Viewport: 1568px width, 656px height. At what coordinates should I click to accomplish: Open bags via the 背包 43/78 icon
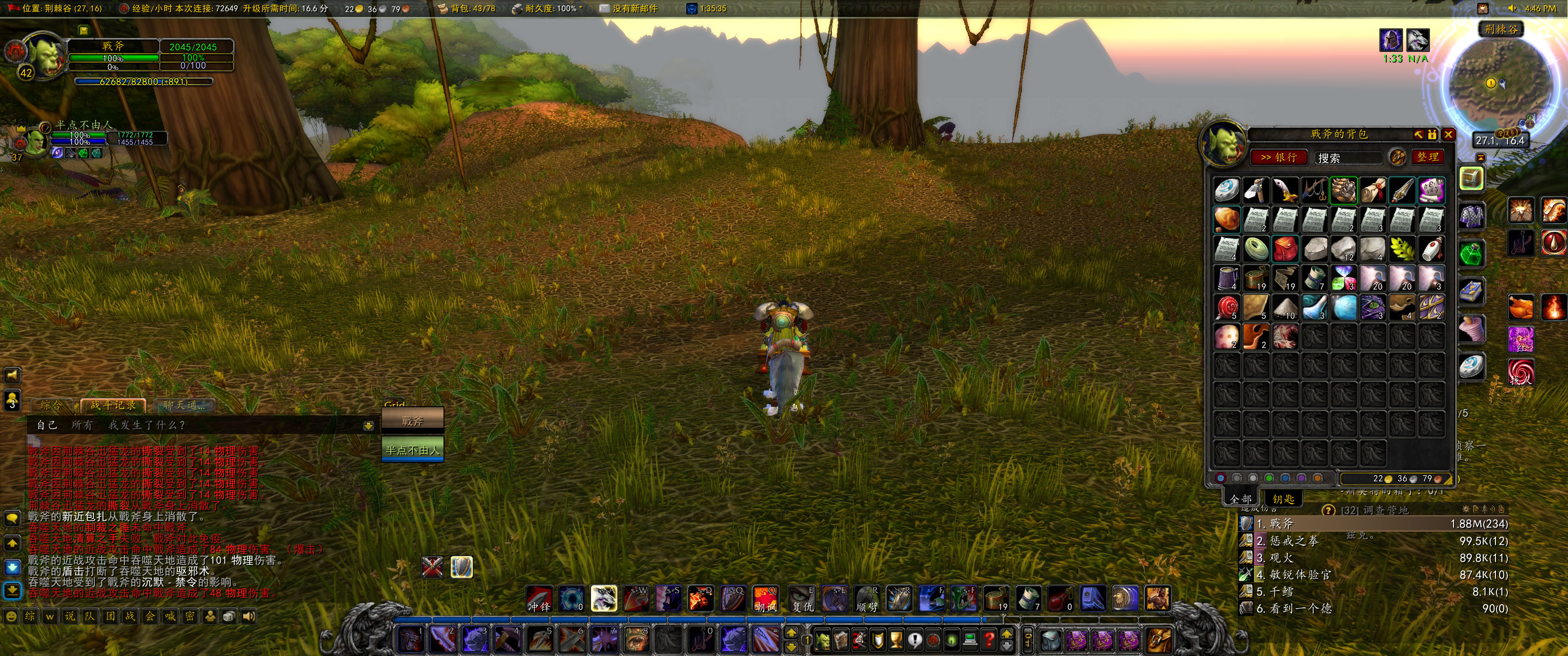(x=443, y=8)
